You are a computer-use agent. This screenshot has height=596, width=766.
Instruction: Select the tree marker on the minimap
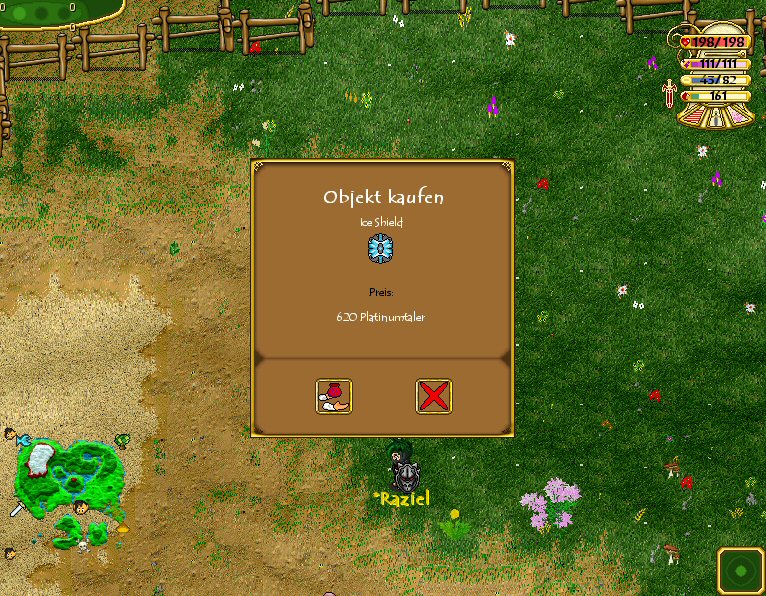click(122, 439)
